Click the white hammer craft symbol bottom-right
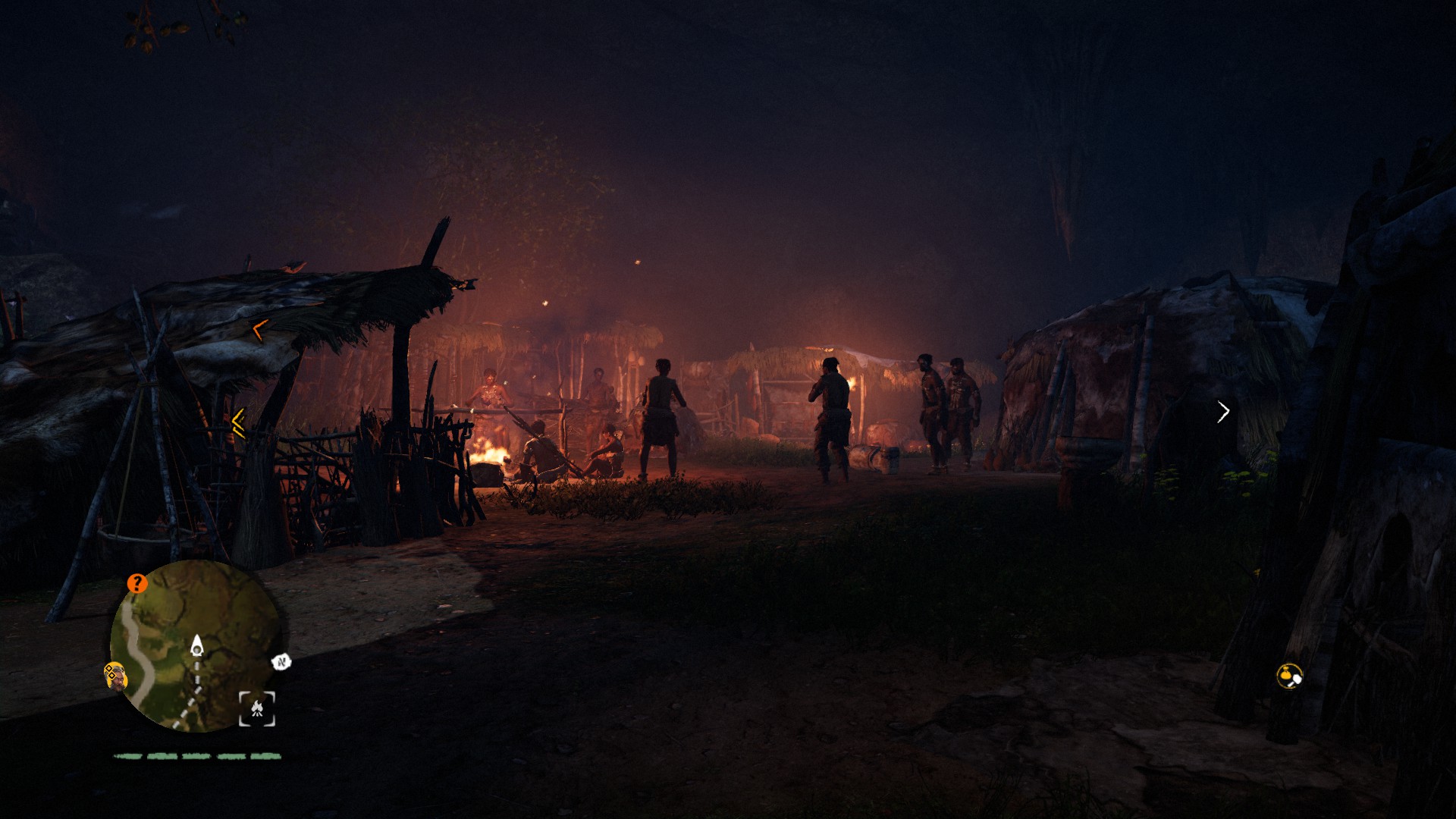This screenshot has width=1456, height=819. pyautogui.click(x=1297, y=679)
